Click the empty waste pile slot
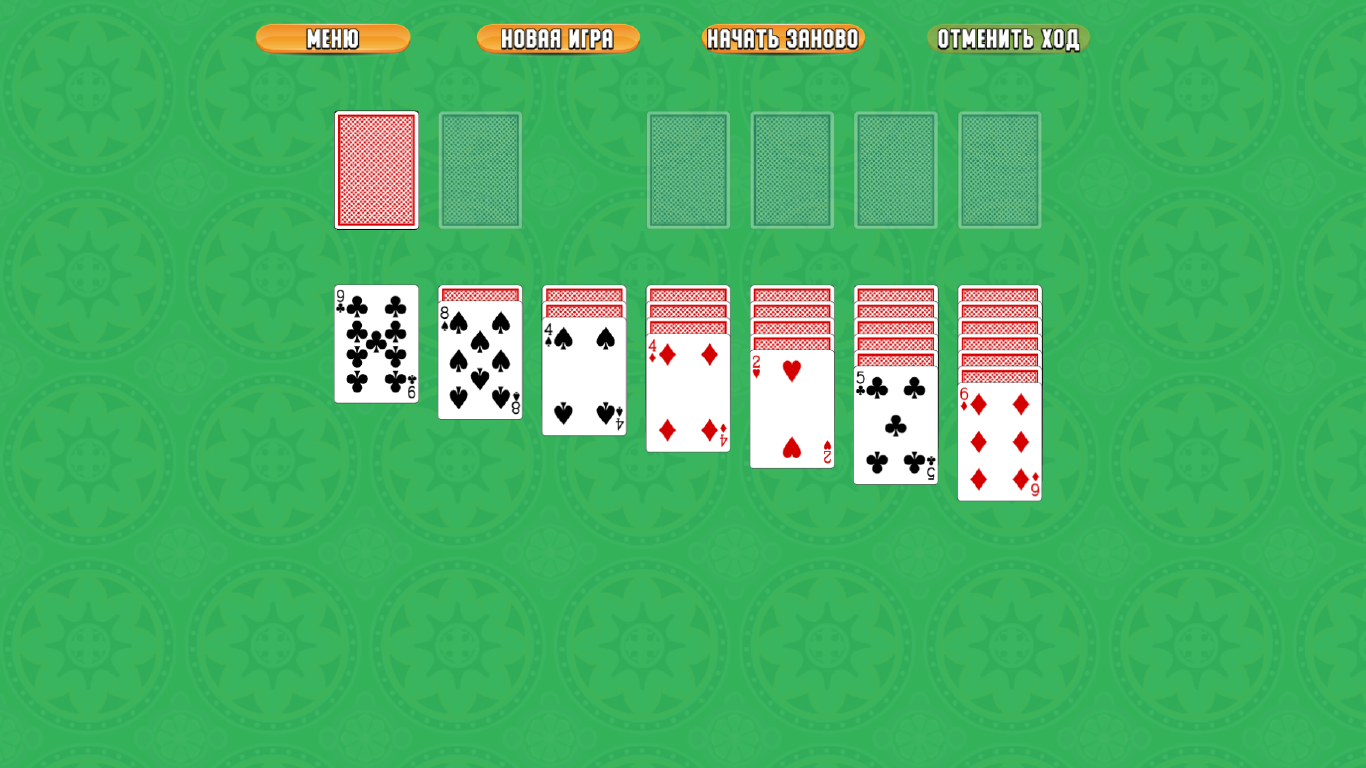This screenshot has height=768, width=1366. click(x=480, y=170)
